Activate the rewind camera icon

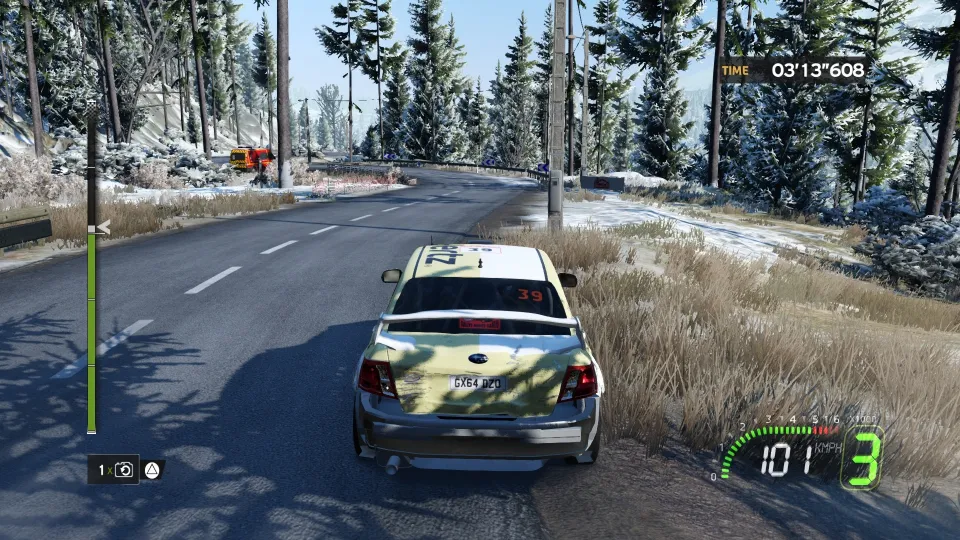pyautogui.click(x=124, y=469)
